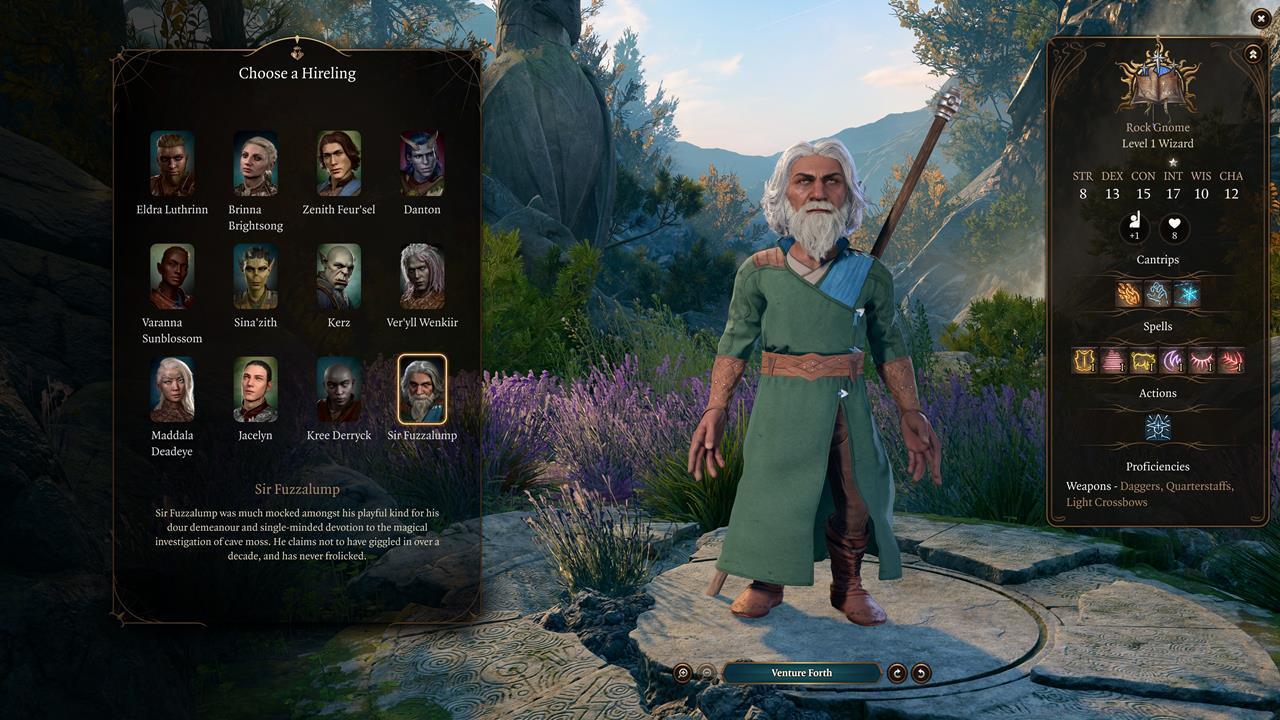Viewport: 1280px width, 720px height.
Task: Zoom in with the magnifier plus button
Action: [683, 673]
